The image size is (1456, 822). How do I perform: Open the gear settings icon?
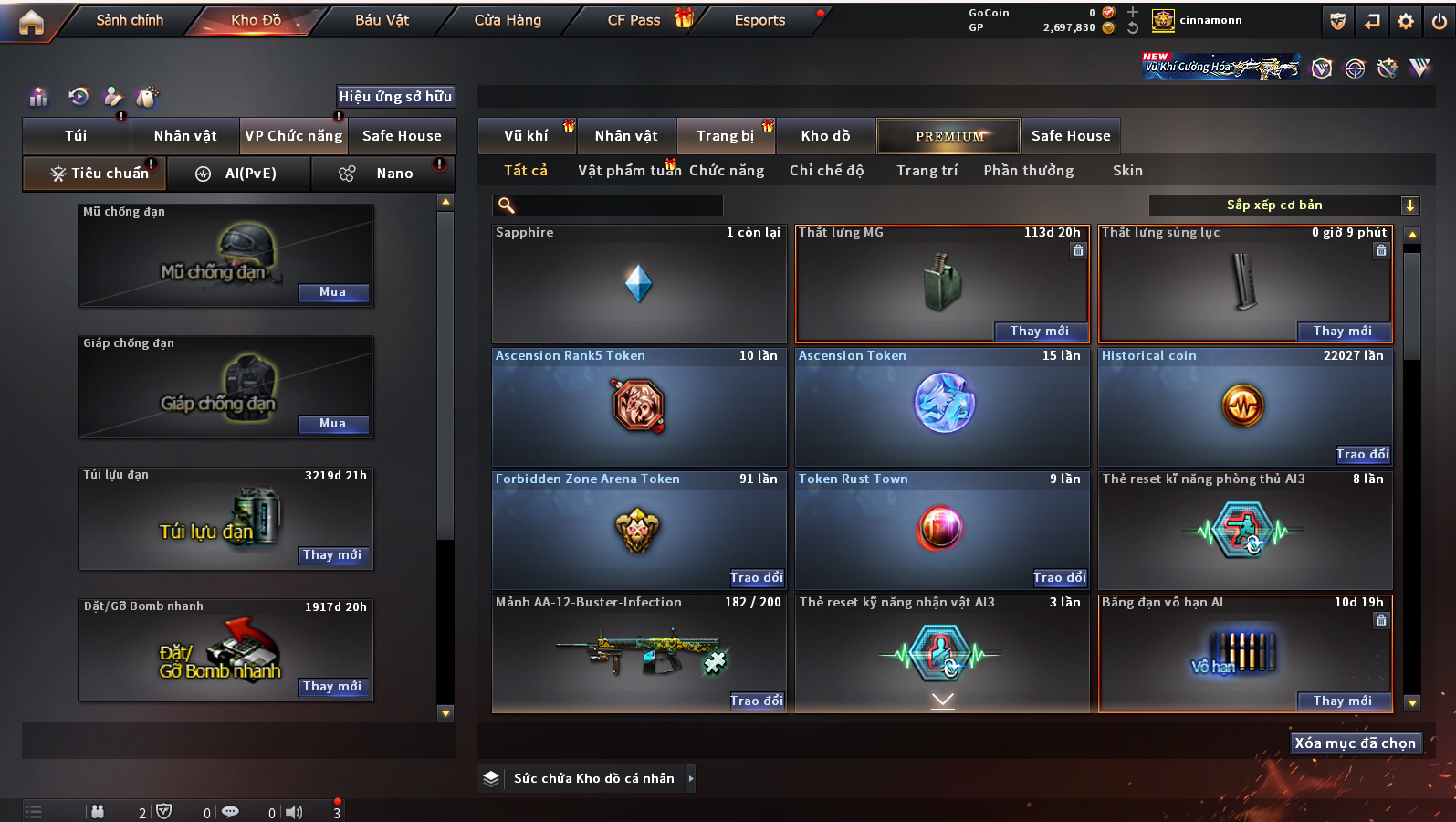[1406, 21]
